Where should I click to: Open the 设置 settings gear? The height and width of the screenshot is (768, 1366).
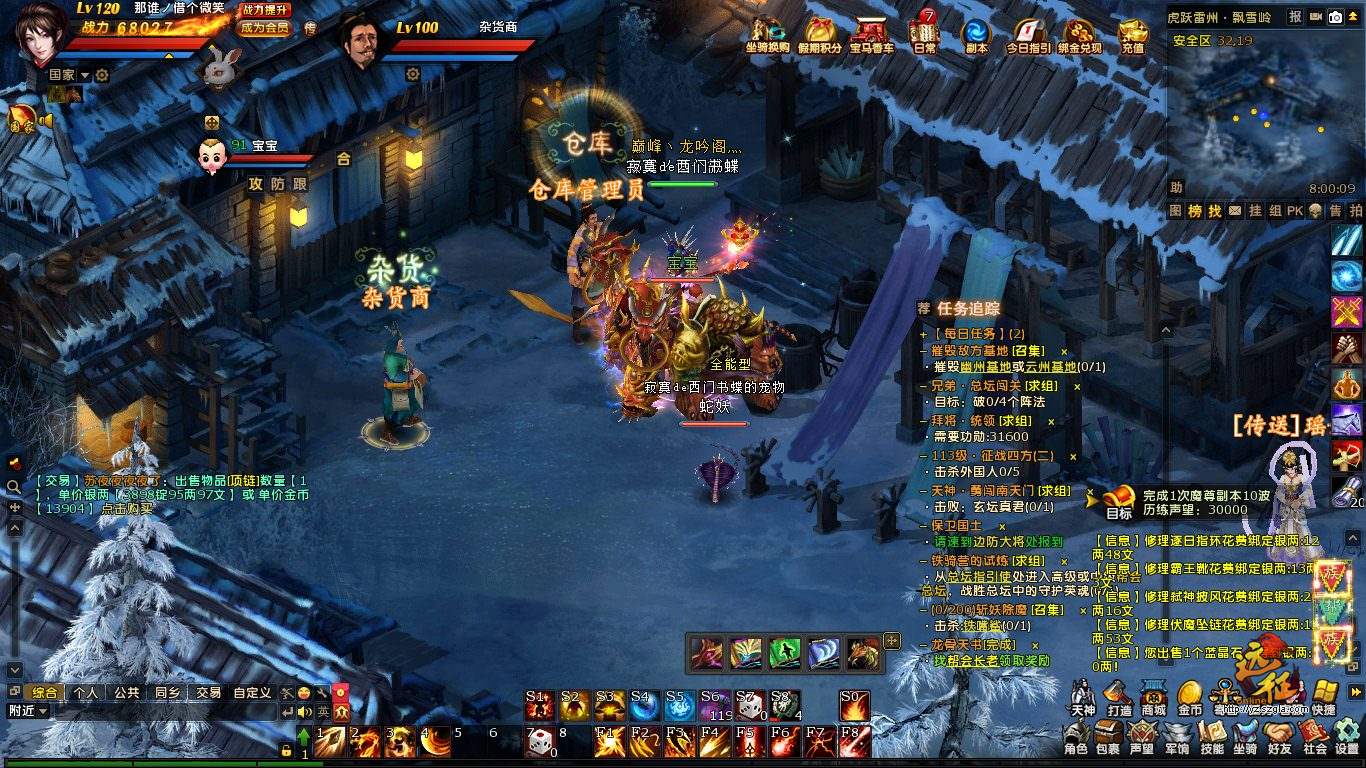tap(1347, 735)
